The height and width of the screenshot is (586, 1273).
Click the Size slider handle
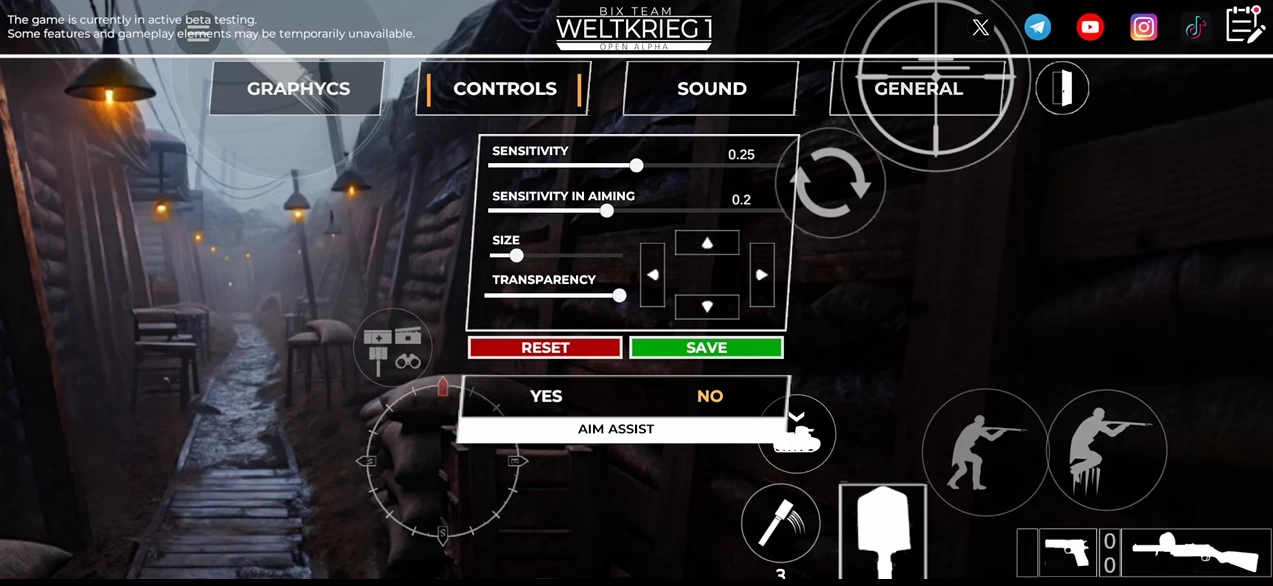516,255
